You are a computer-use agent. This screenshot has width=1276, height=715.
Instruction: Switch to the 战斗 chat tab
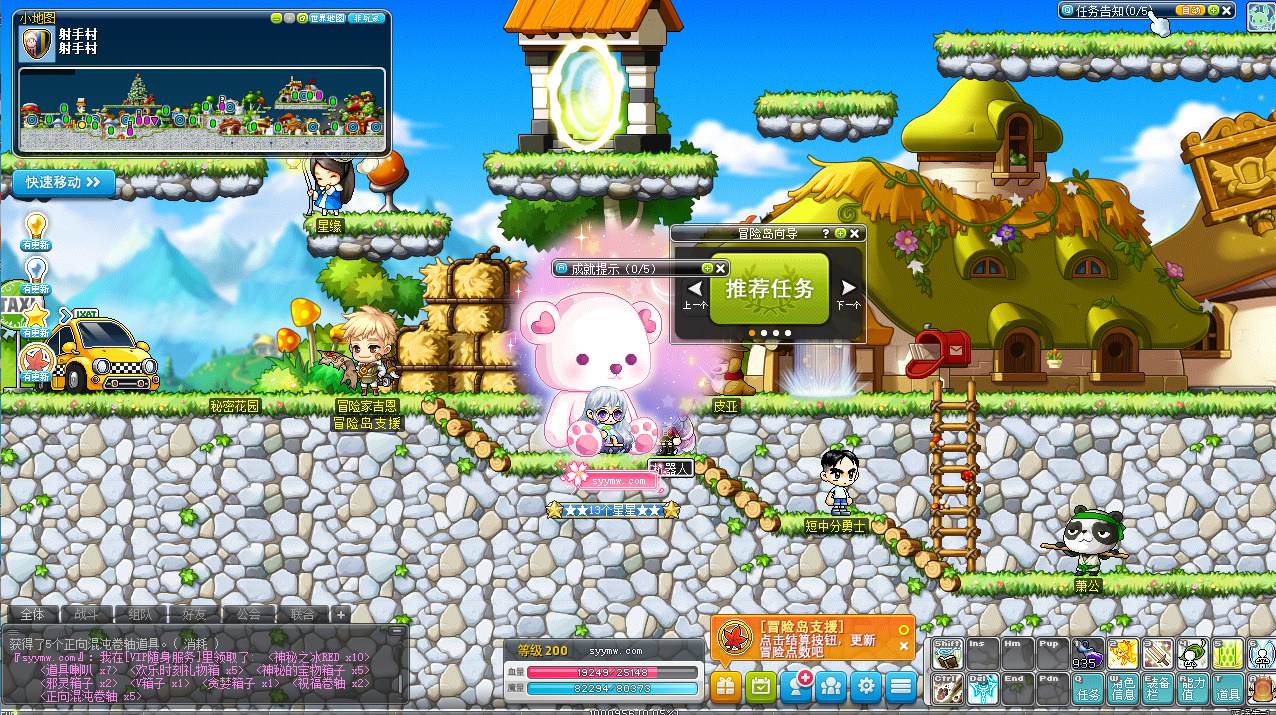[x=86, y=614]
